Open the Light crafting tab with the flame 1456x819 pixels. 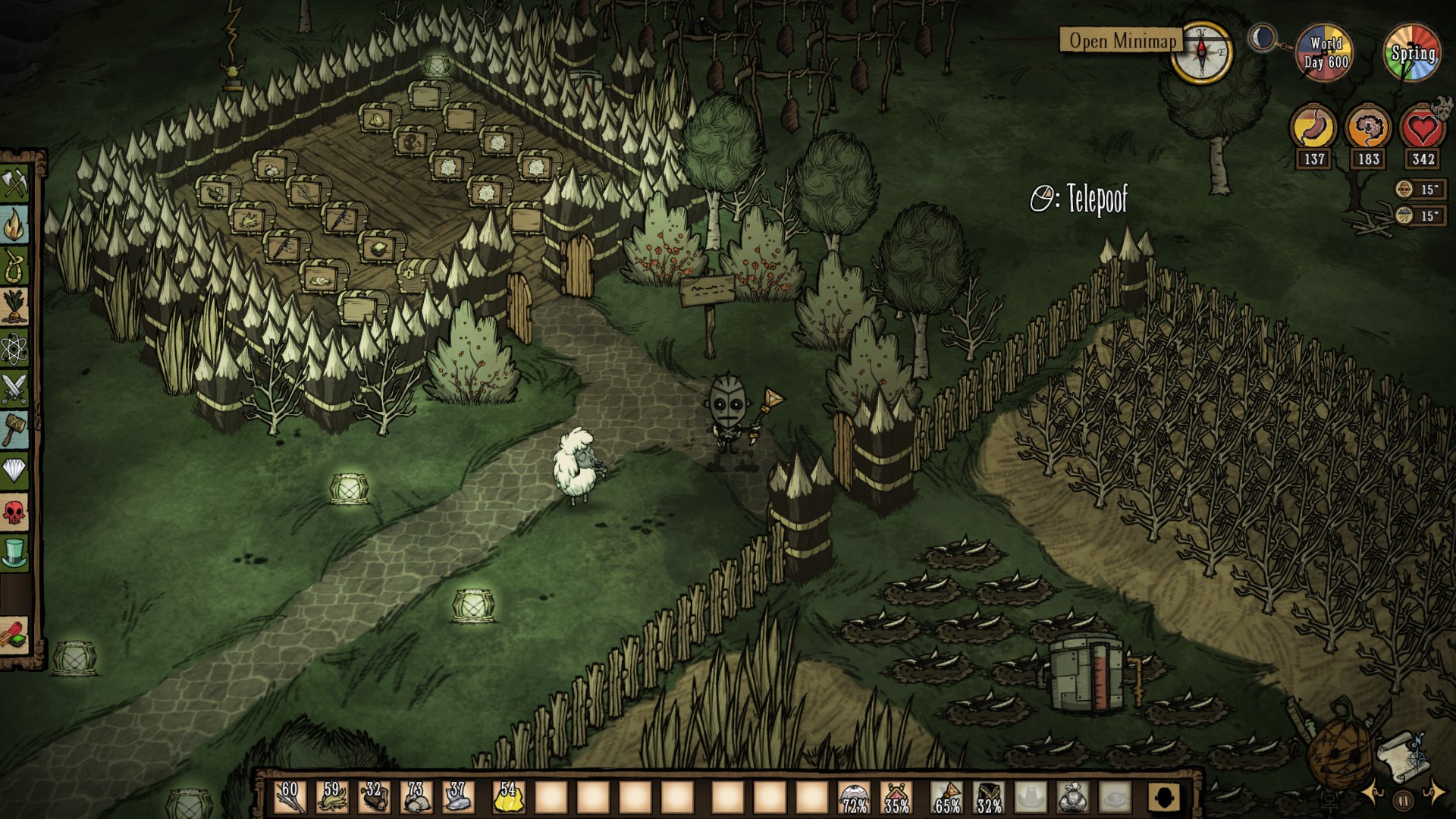14,225
